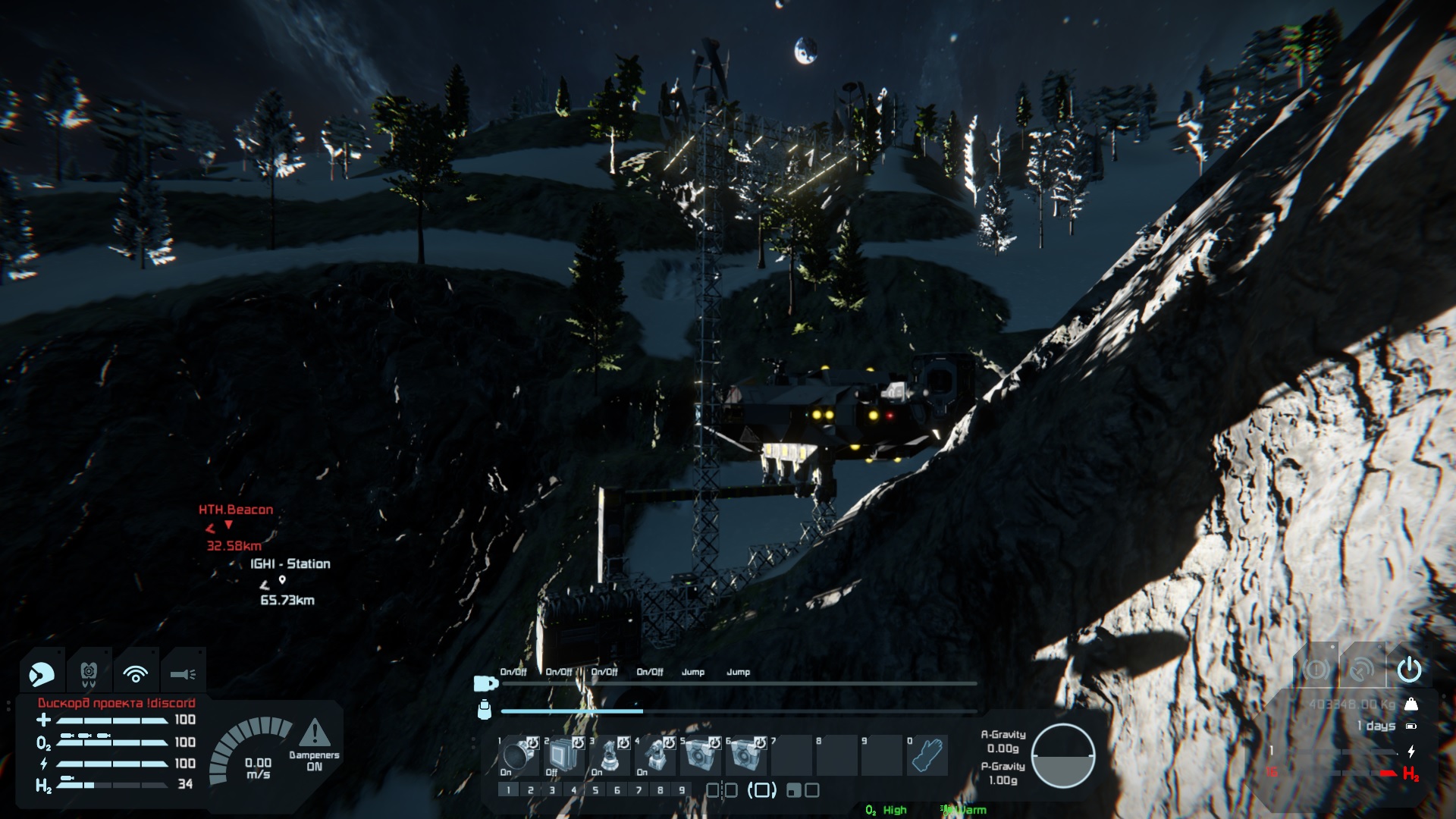The image size is (1456, 819).
Task: Toggle the broadcasting signal icon
Action: point(136,673)
